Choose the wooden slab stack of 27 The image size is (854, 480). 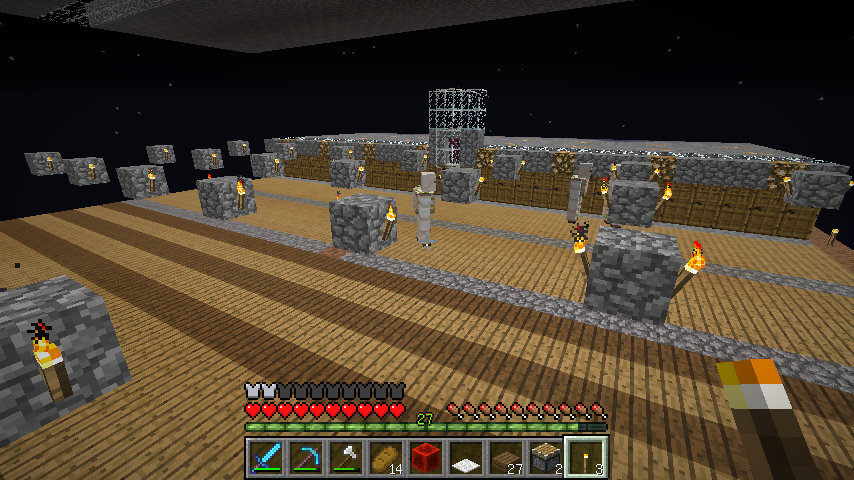(506, 458)
